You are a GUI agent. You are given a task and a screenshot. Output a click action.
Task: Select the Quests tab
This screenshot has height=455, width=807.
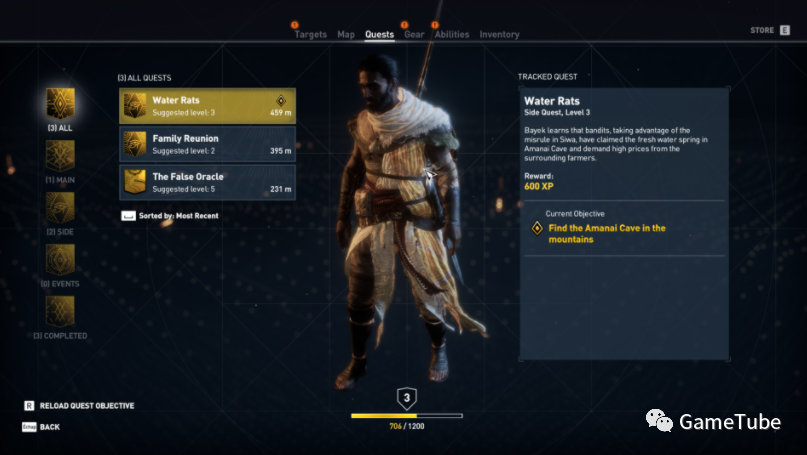(x=379, y=34)
